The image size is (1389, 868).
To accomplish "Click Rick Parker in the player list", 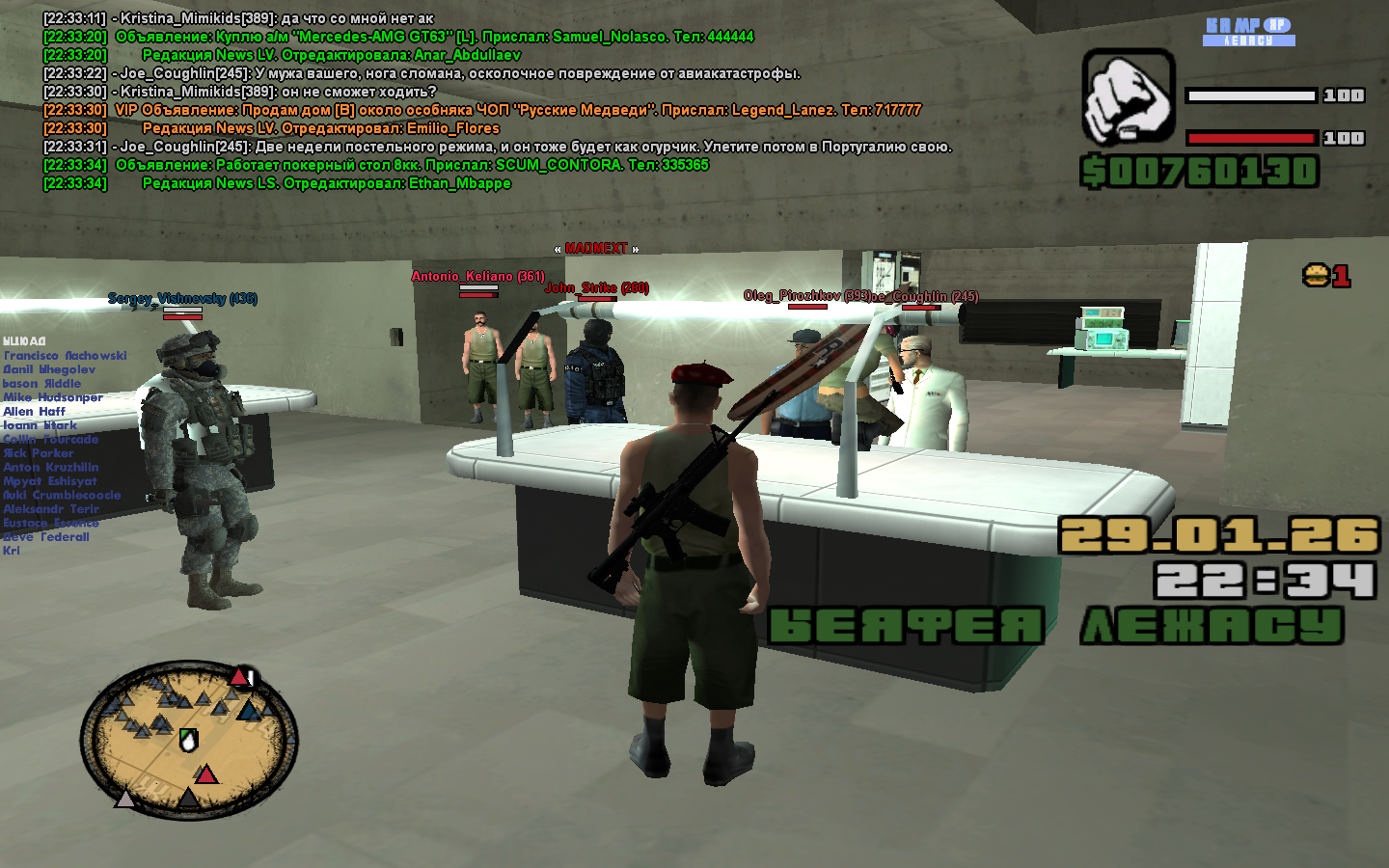I will pos(39,453).
